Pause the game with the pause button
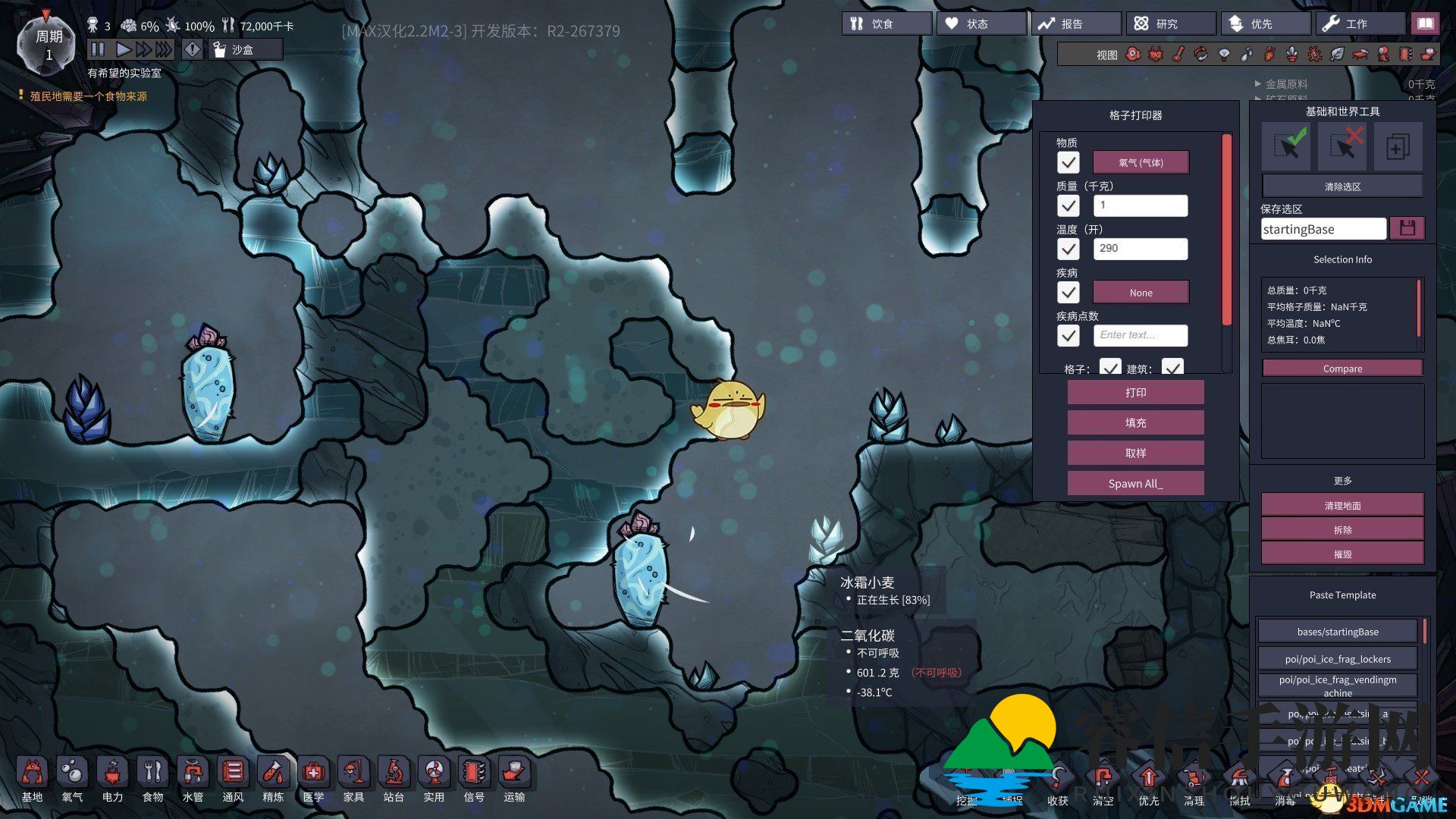The height and width of the screenshot is (819, 1456). pyautogui.click(x=98, y=49)
